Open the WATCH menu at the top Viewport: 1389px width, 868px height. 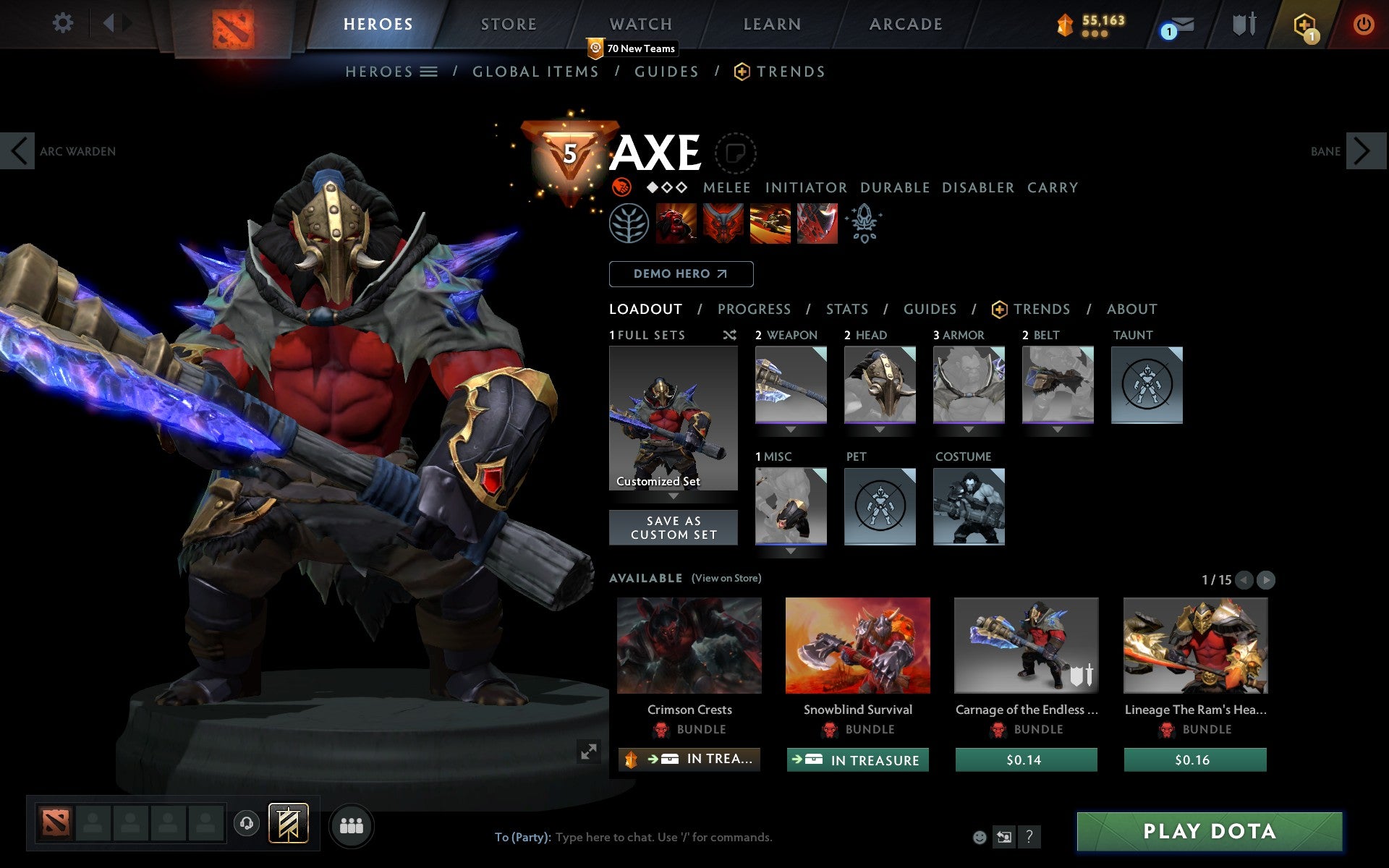click(640, 24)
